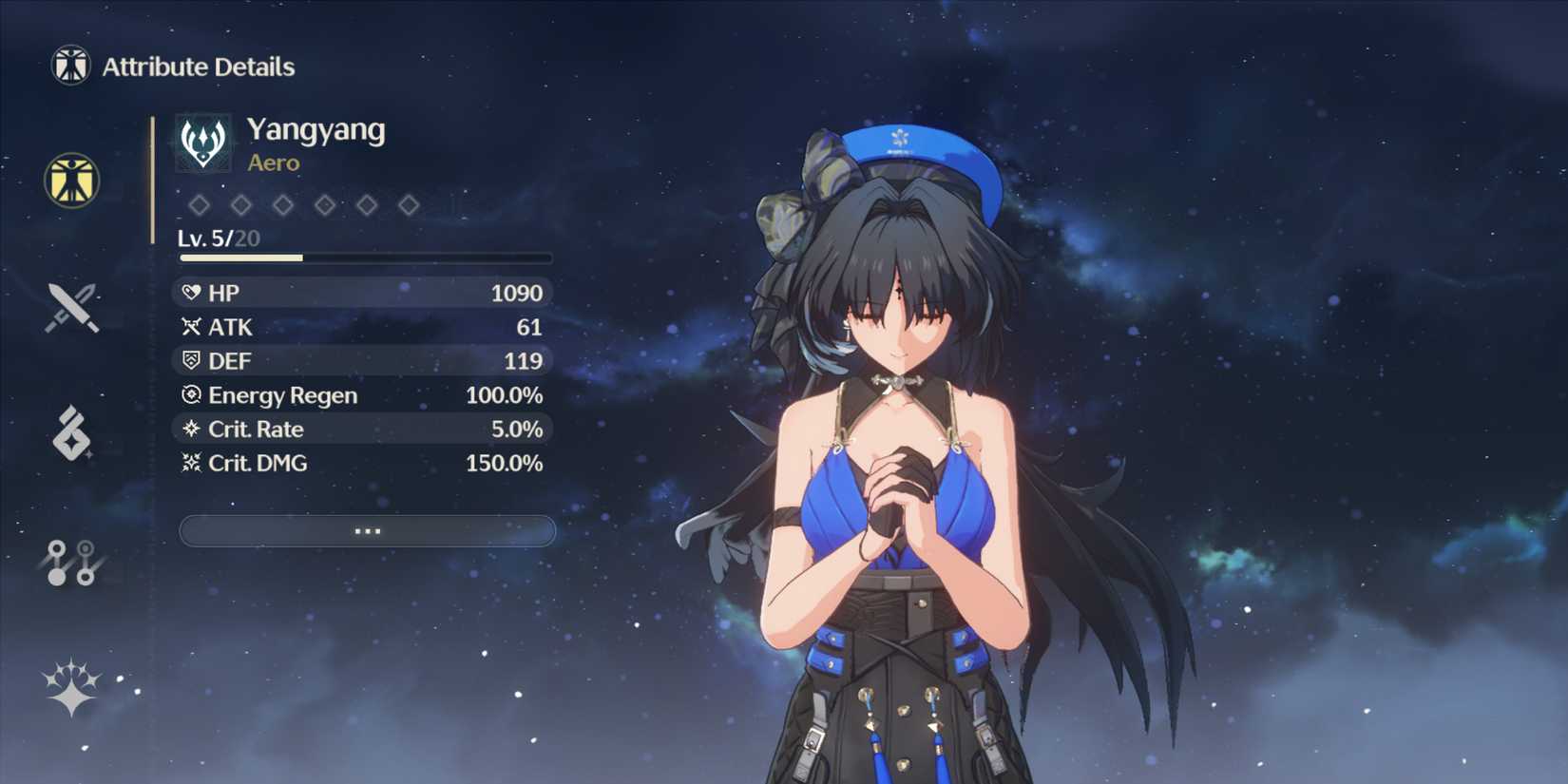Toggle the first resonance chain diamond node
The height and width of the screenshot is (784, 1568).
(x=197, y=204)
